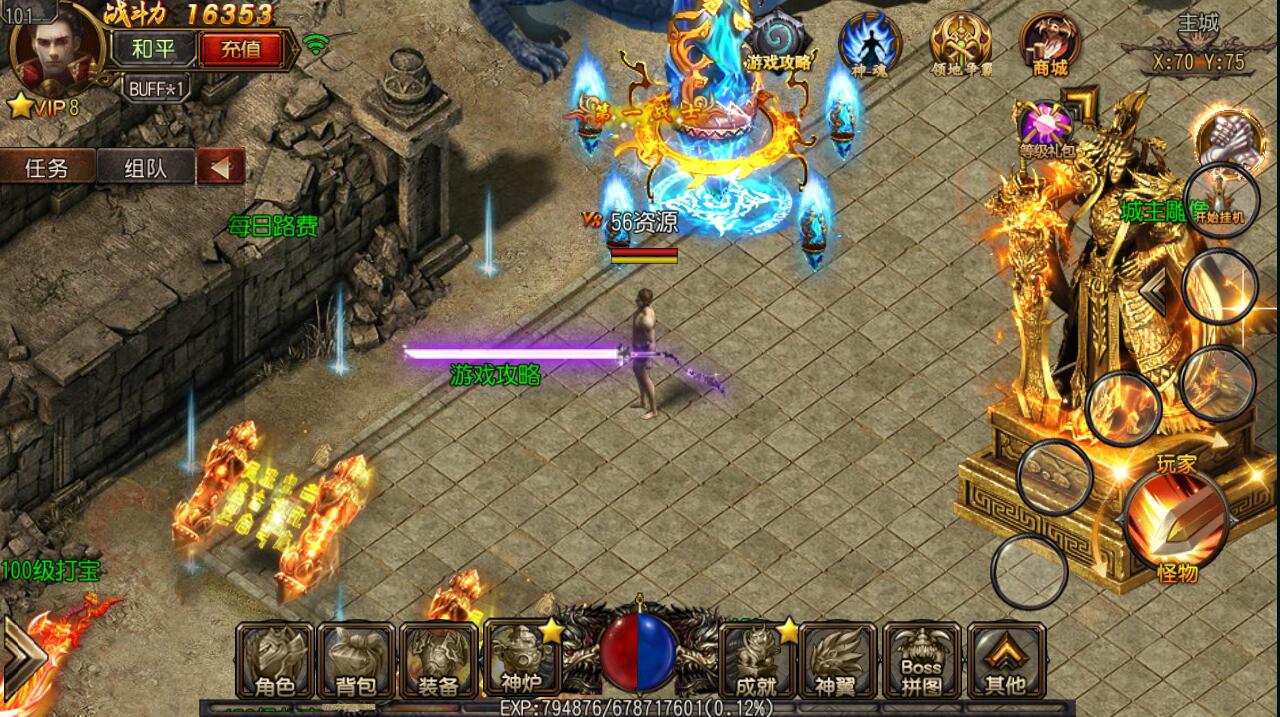Start auto-combat with 开始挂机 button

(x=1220, y=200)
